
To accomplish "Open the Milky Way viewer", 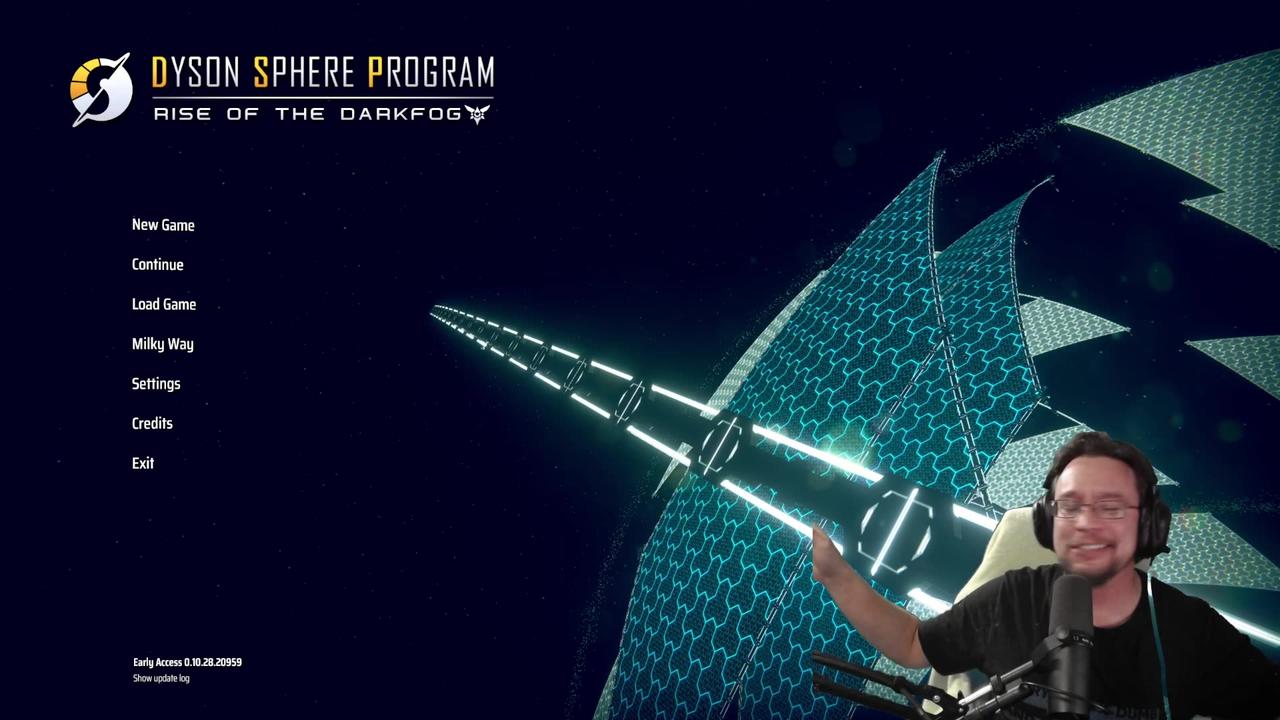I will 162,344.
